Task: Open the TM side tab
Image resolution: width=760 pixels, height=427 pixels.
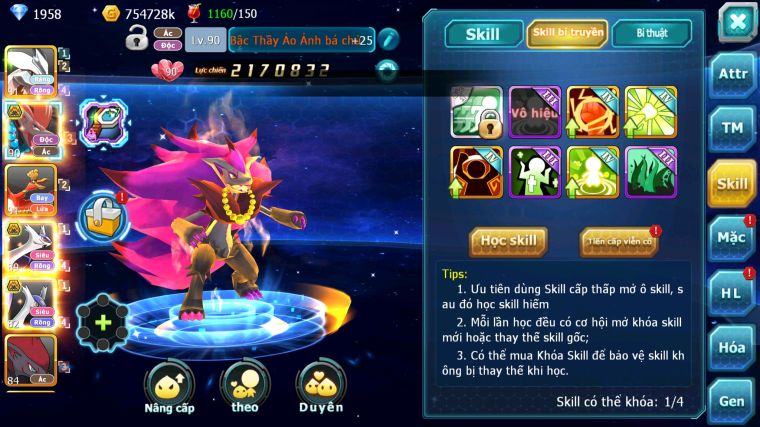Action: [732, 129]
